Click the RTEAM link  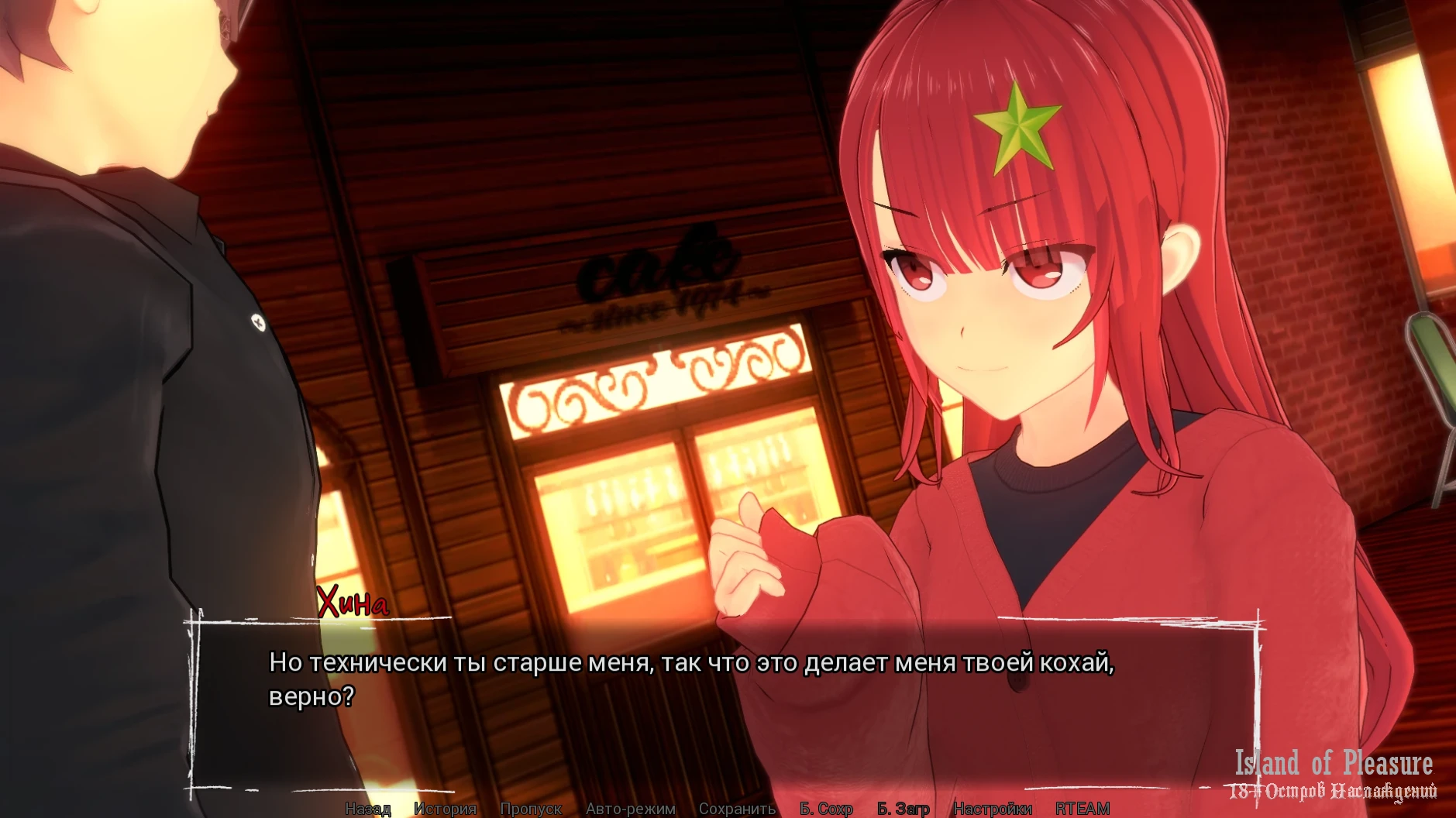(x=1083, y=809)
